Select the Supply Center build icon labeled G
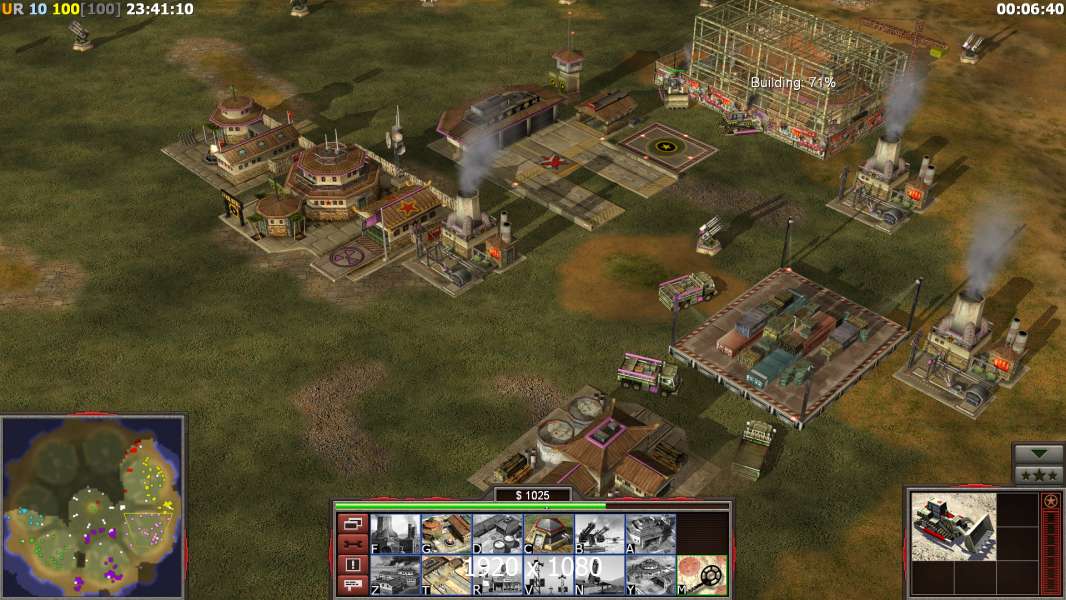1066x600 pixels. point(446,533)
